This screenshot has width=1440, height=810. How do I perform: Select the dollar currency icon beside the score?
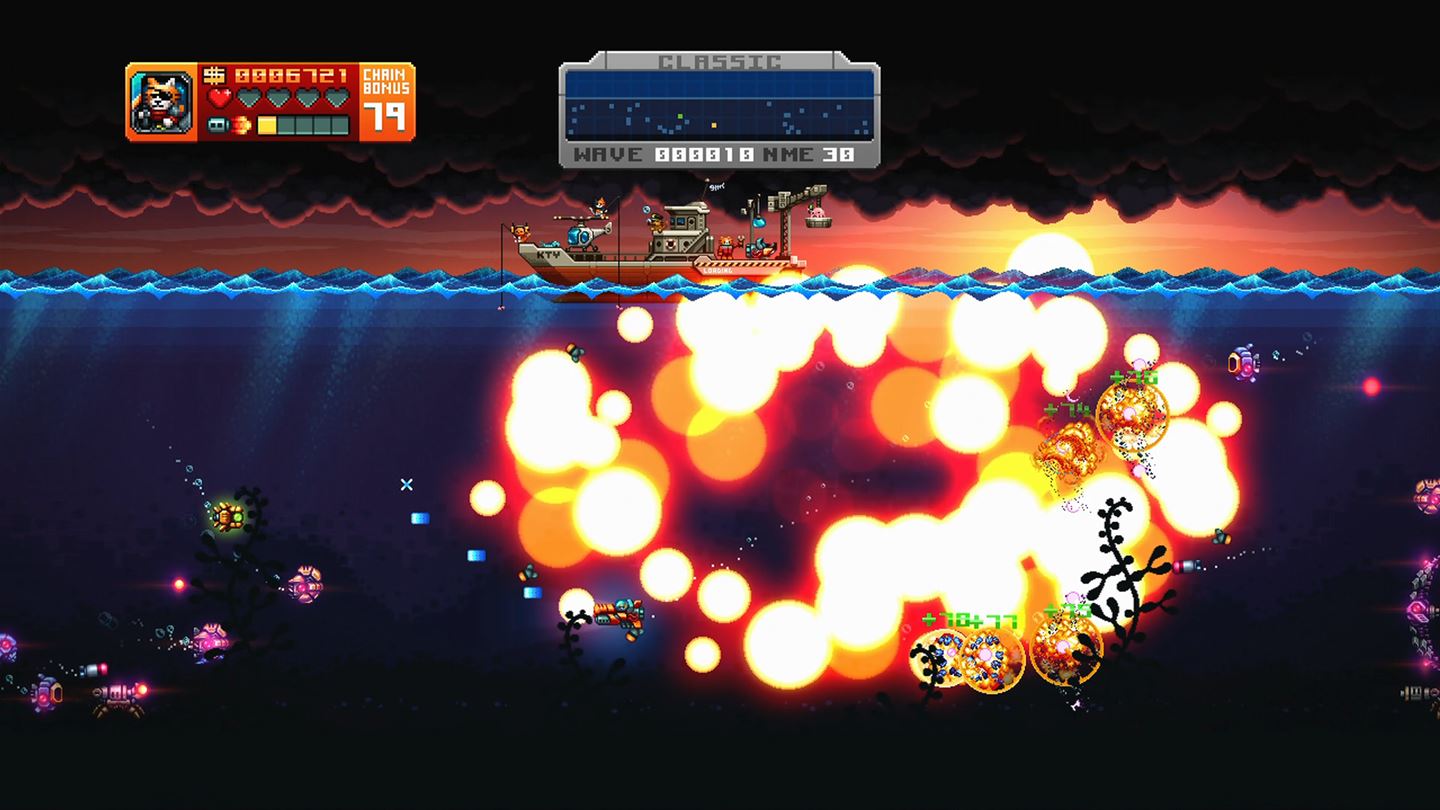(215, 76)
